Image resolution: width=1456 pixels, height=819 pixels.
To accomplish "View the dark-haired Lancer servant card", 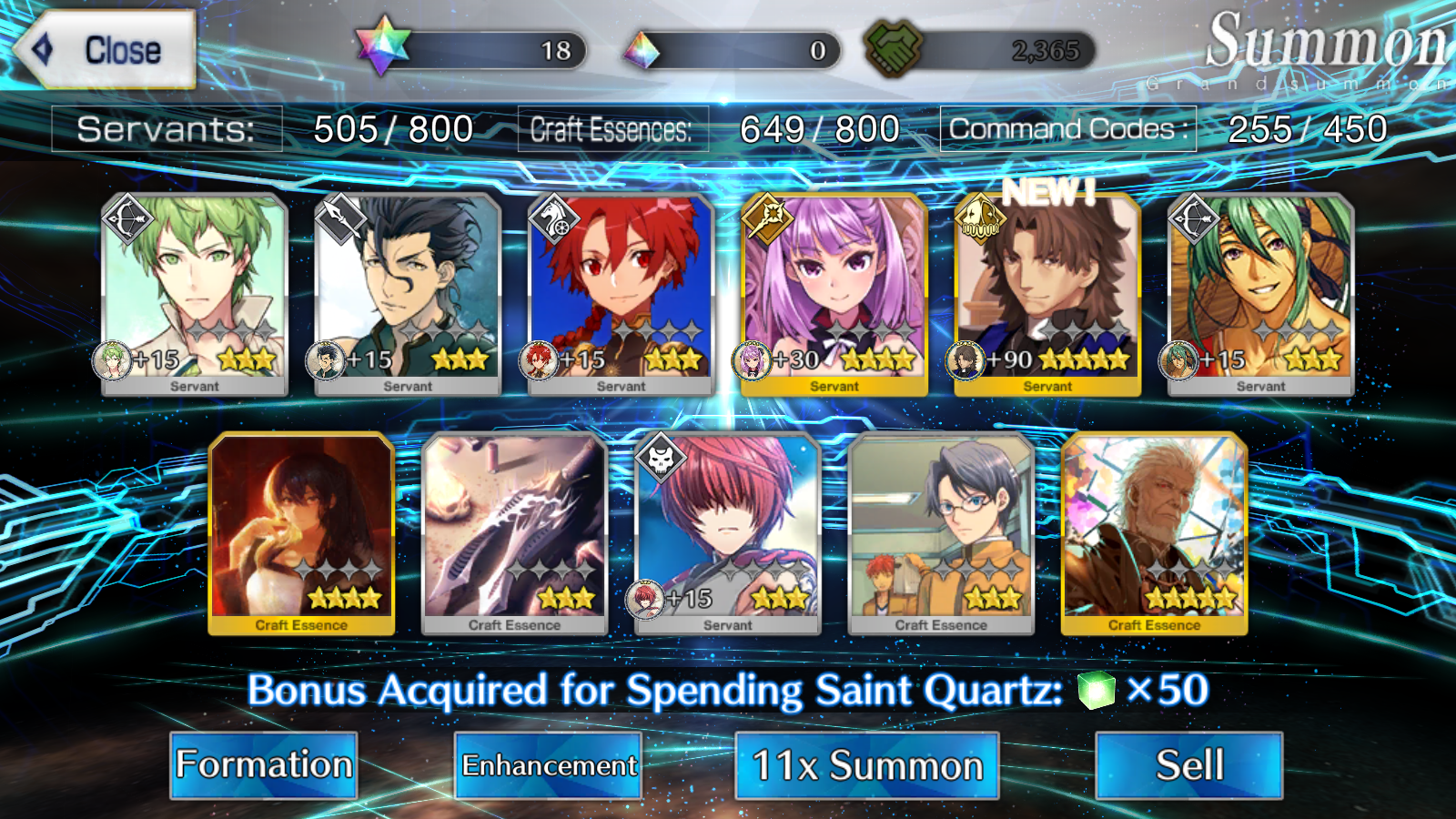I will click(408, 293).
